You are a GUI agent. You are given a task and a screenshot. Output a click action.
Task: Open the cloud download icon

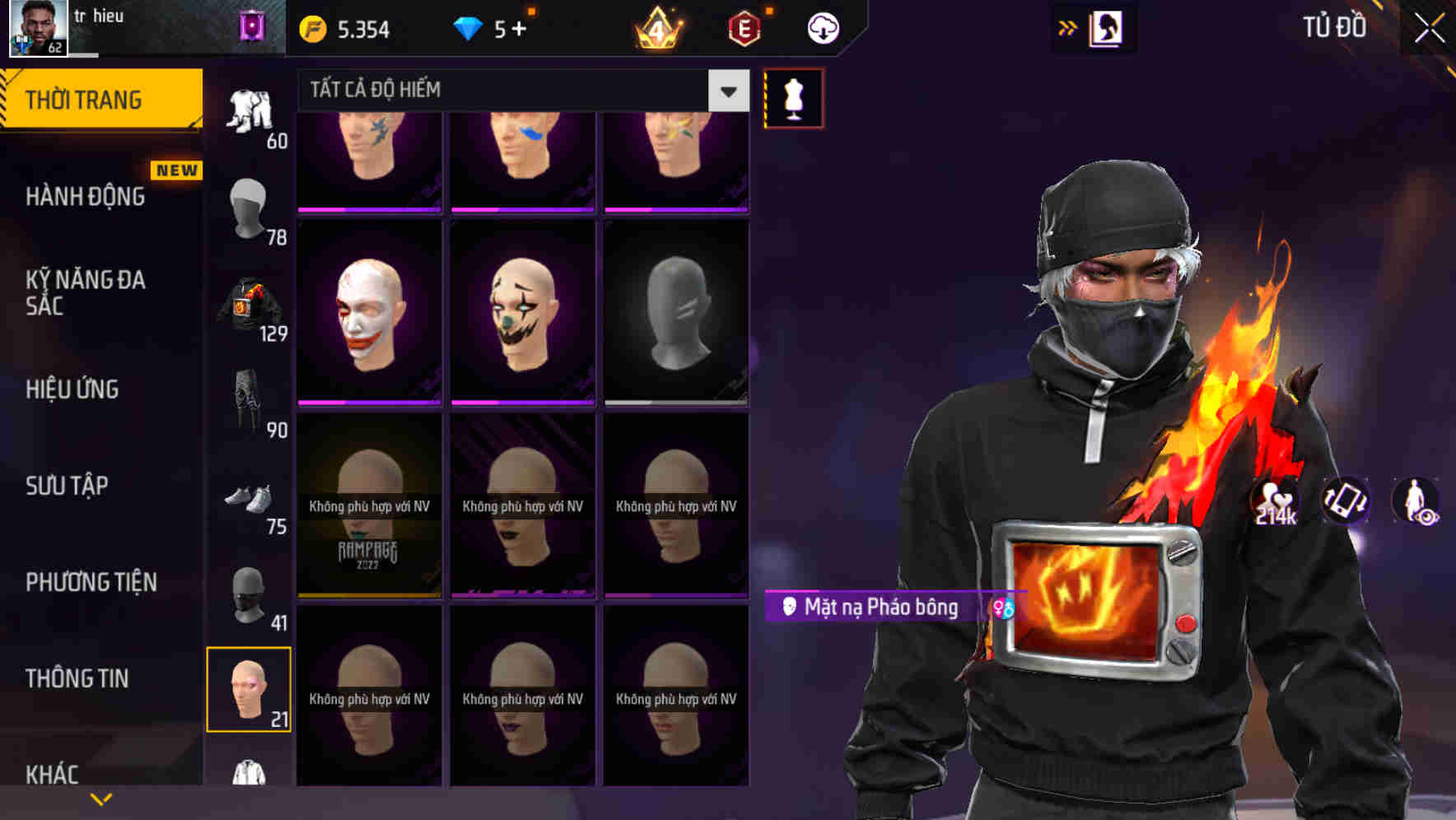[821, 27]
